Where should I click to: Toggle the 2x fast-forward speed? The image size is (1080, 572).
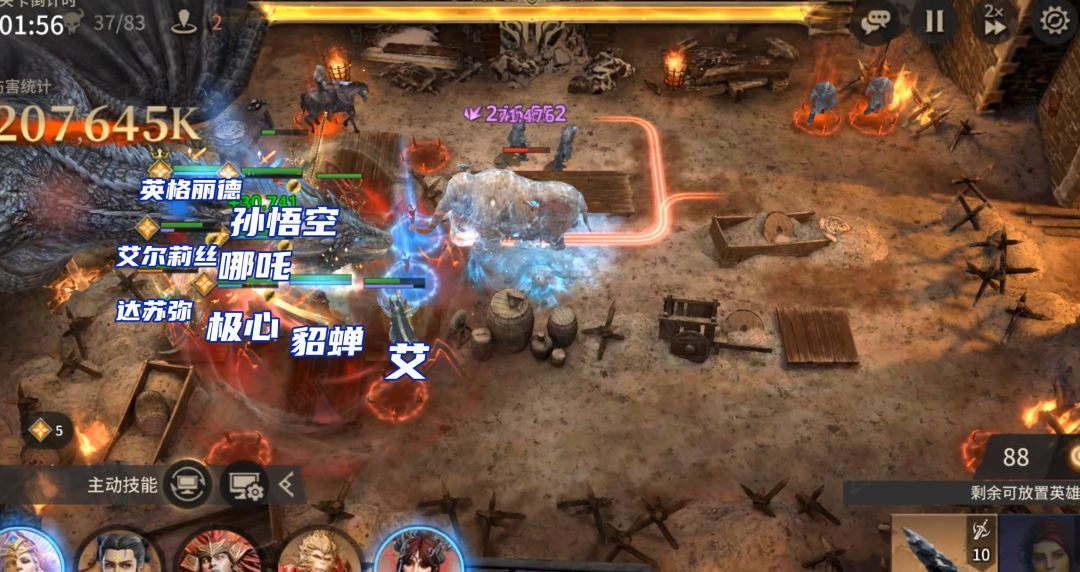pos(994,21)
